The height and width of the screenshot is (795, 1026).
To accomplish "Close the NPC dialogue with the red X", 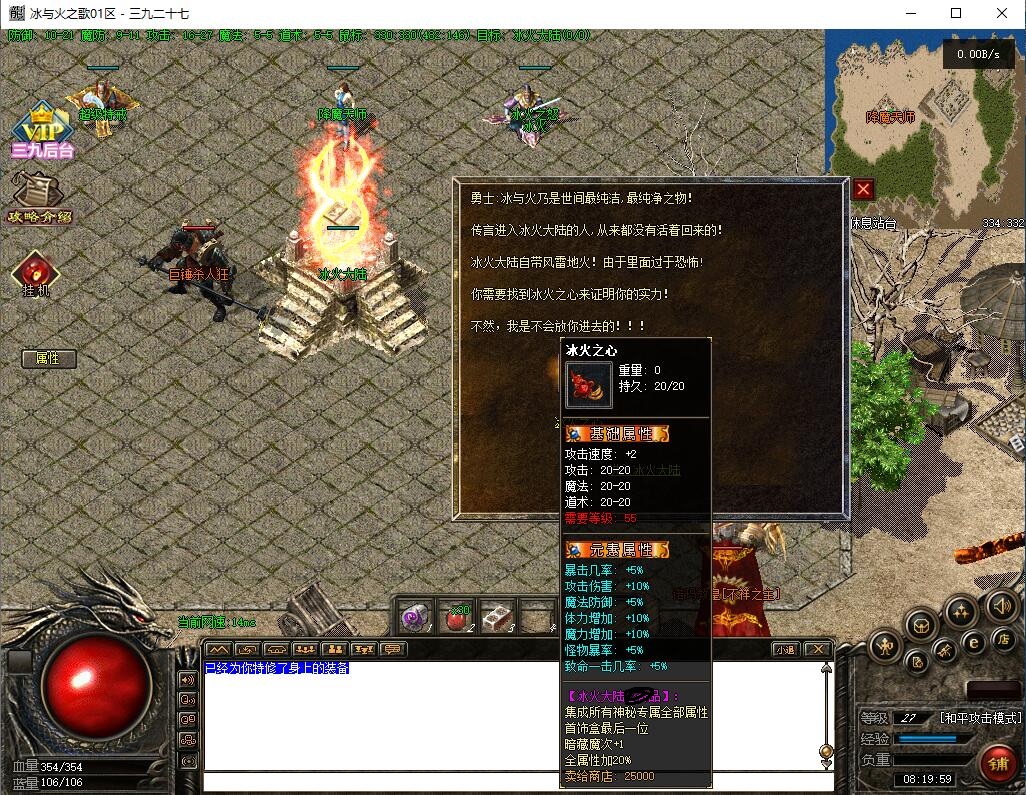I will coord(864,189).
